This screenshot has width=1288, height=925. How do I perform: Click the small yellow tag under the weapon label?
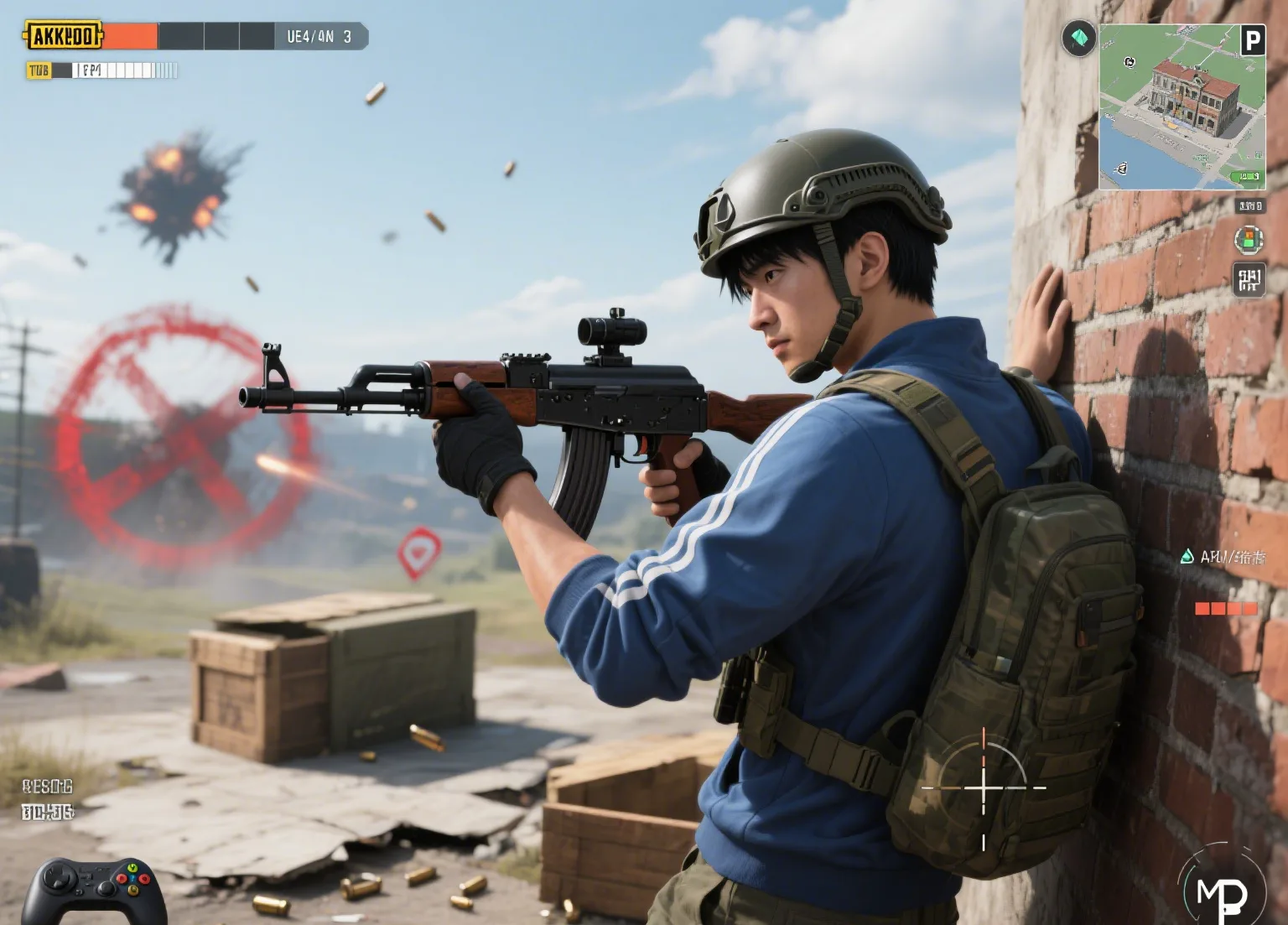(x=39, y=70)
